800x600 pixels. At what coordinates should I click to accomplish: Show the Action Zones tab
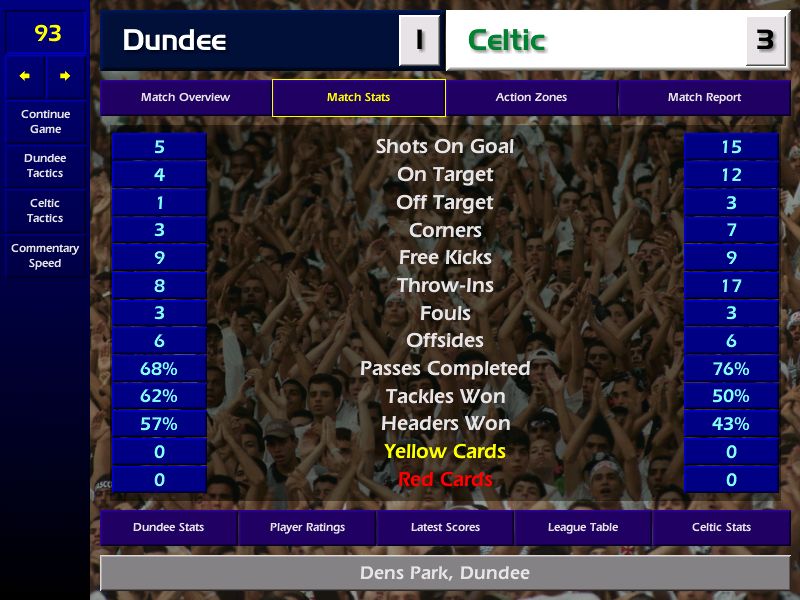[x=531, y=97]
